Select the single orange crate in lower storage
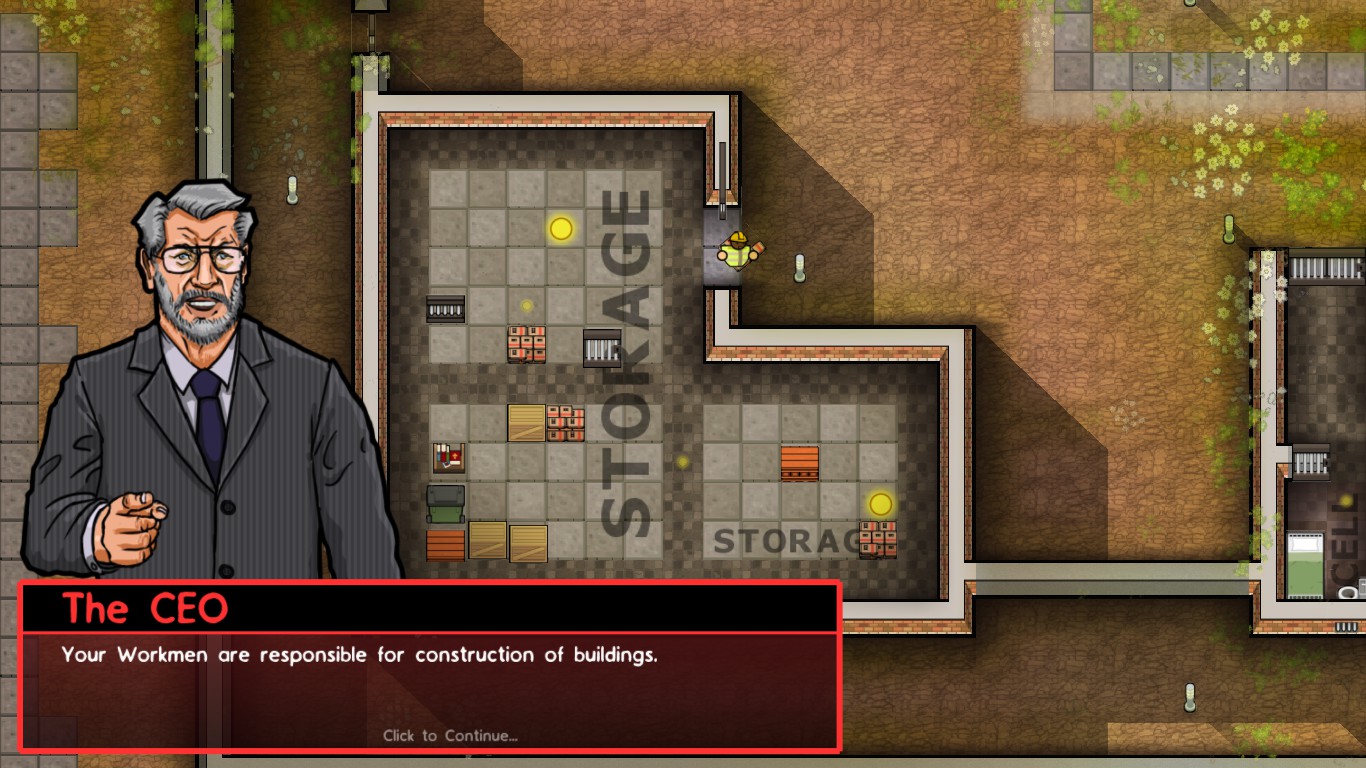 (x=799, y=463)
